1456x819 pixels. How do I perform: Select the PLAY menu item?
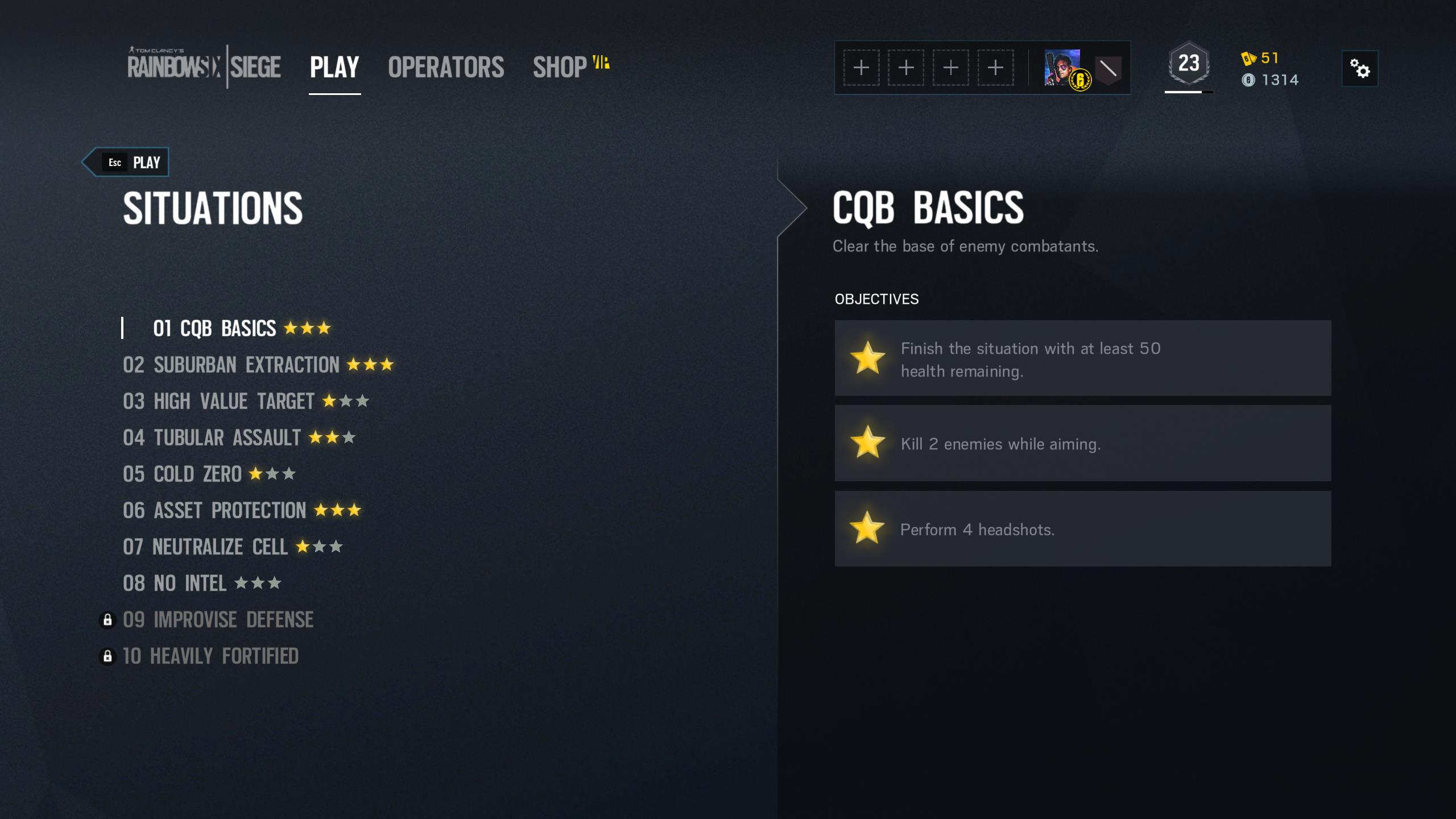click(333, 67)
